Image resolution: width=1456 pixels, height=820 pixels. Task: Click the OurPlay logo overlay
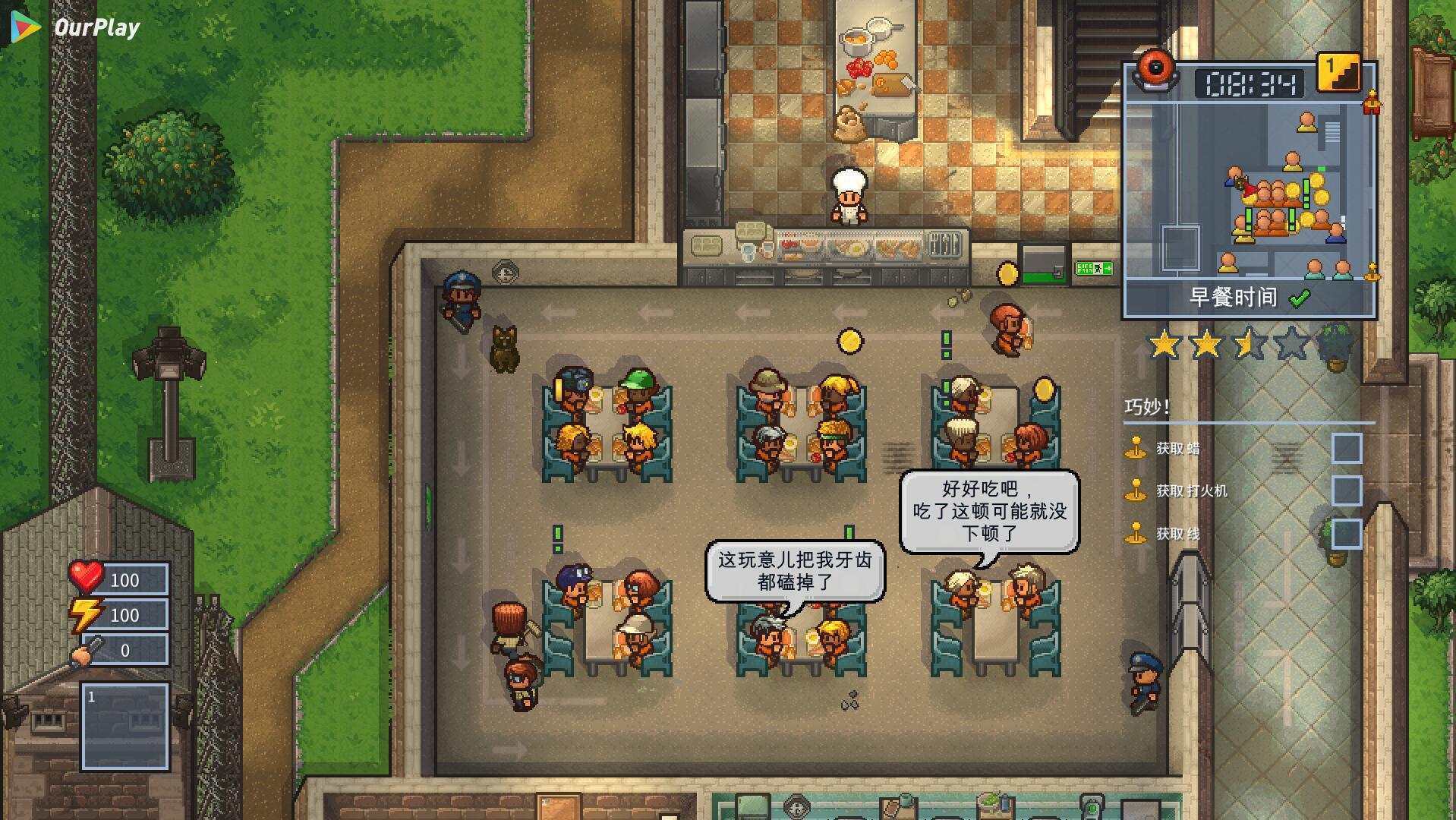click(x=76, y=27)
